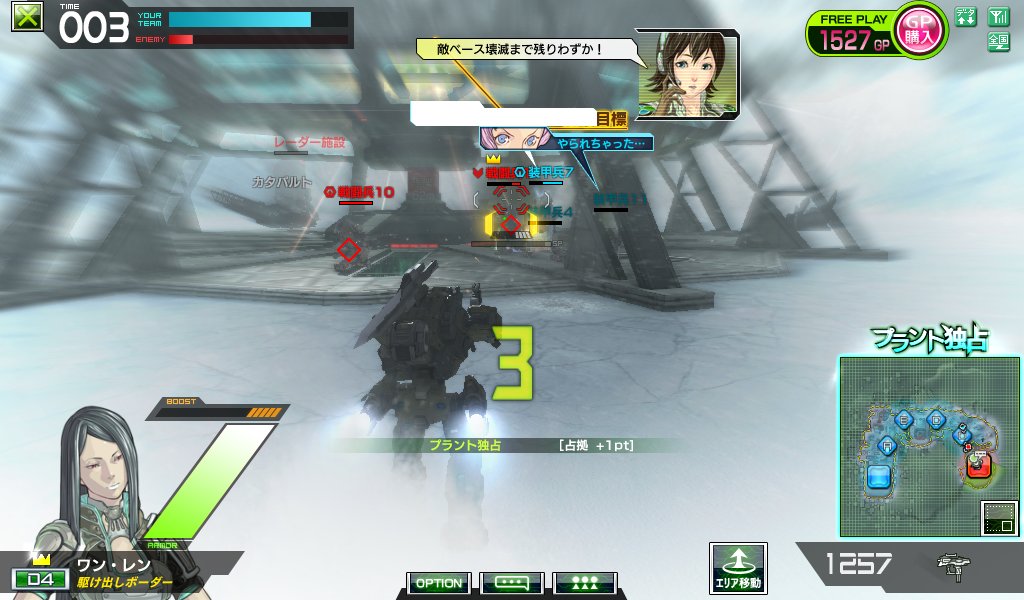
Task: Check the antenna signal icon
Action: pyautogui.click(x=998, y=17)
